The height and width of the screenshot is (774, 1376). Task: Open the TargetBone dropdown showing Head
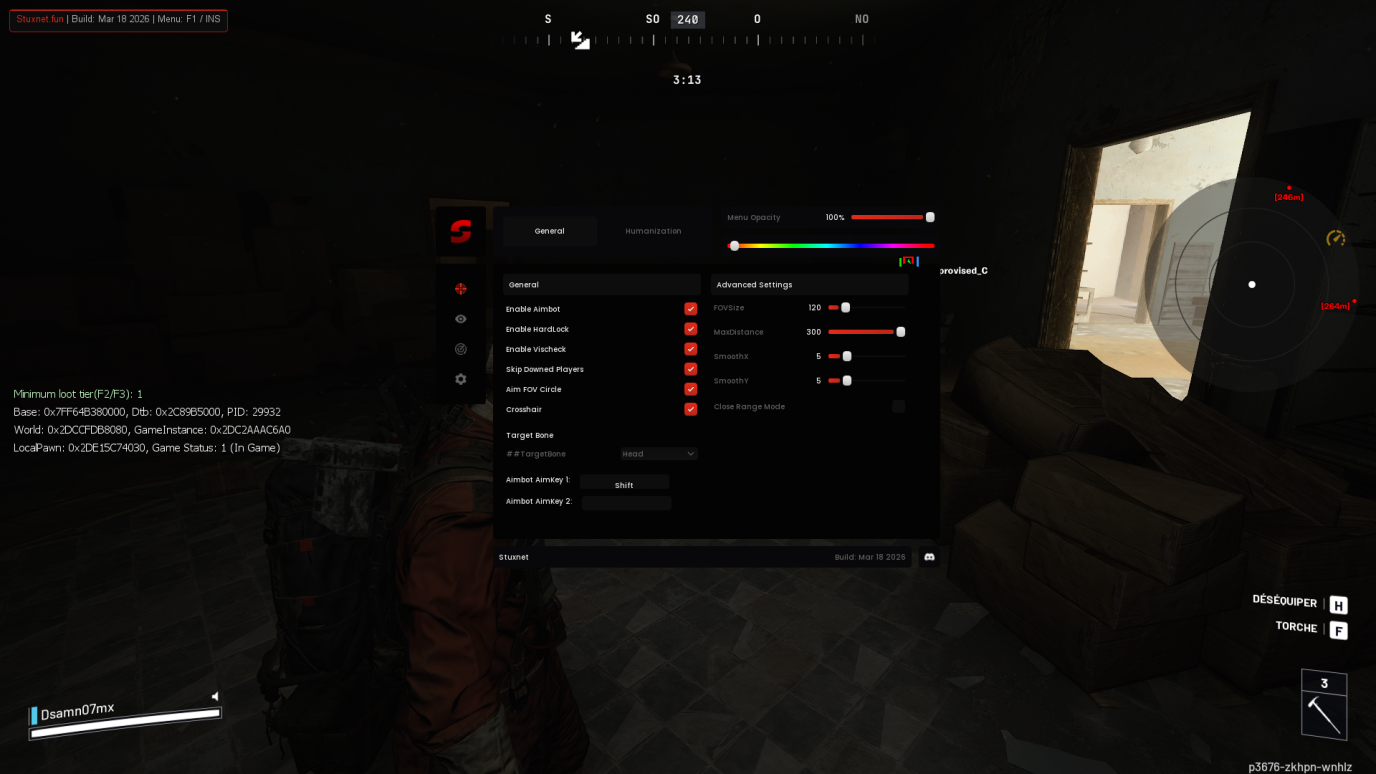click(x=658, y=453)
